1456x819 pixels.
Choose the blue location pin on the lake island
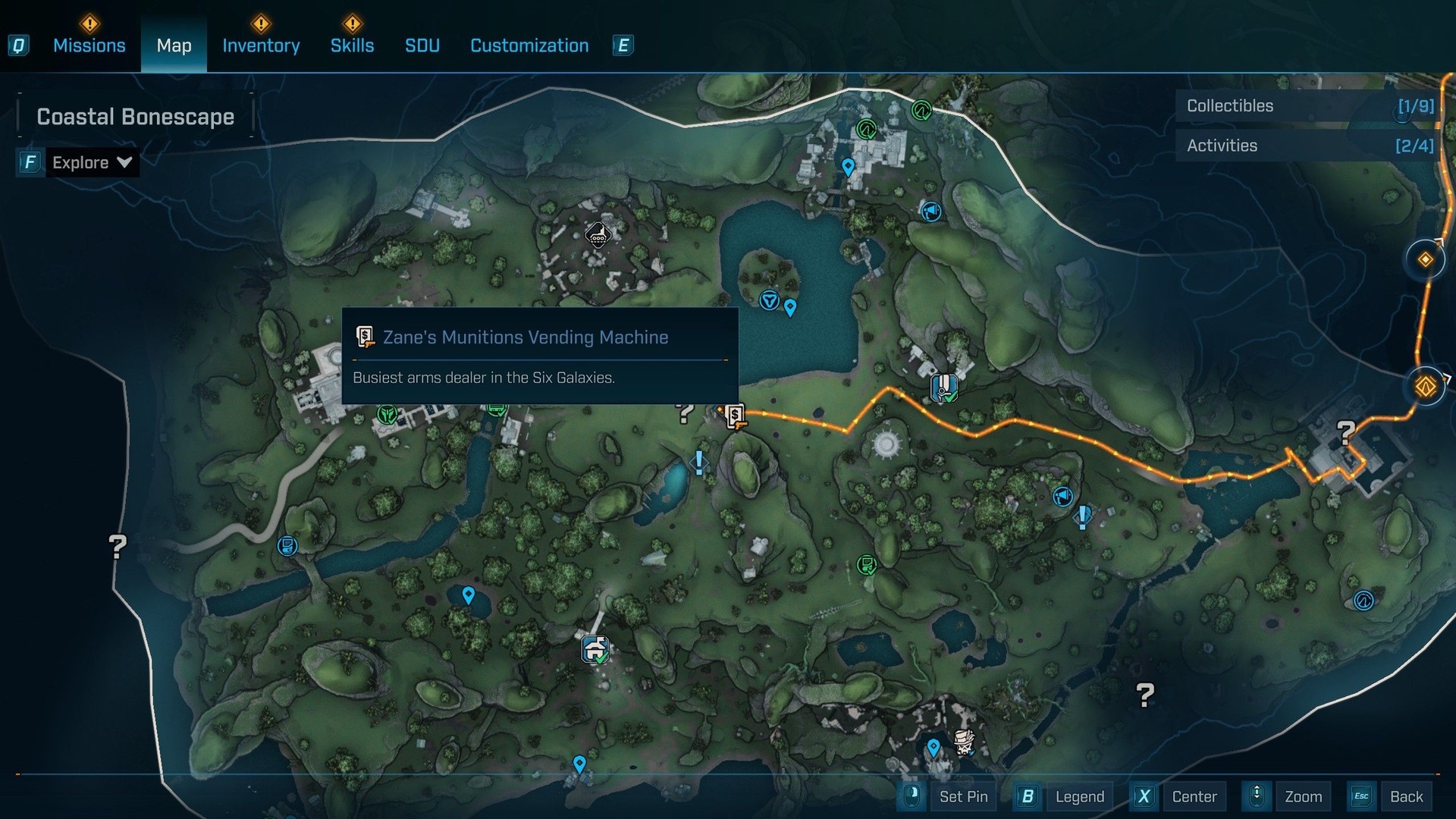pos(790,307)
